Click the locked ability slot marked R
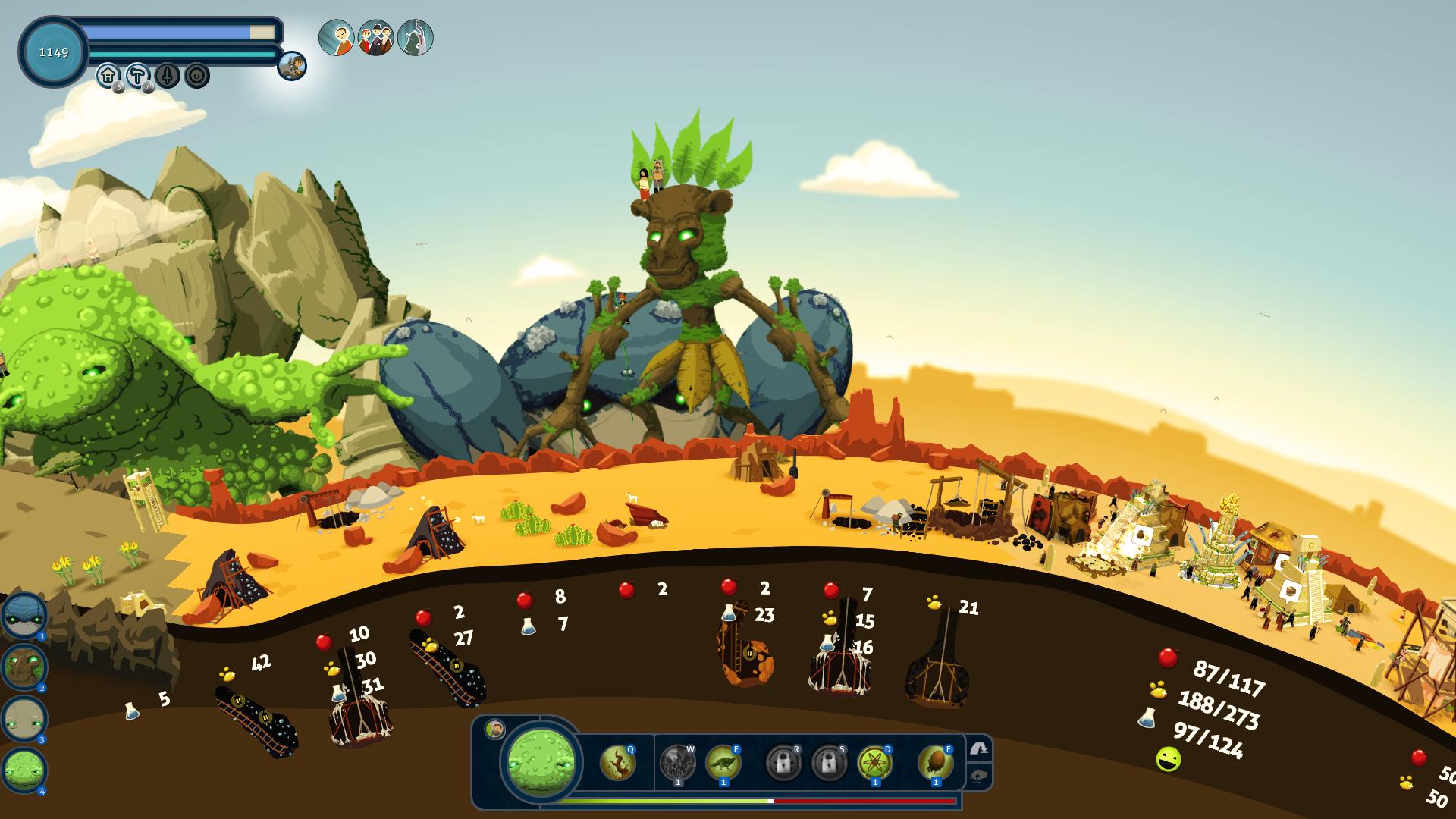This screenshot has width=1456, height=819. 783,762
